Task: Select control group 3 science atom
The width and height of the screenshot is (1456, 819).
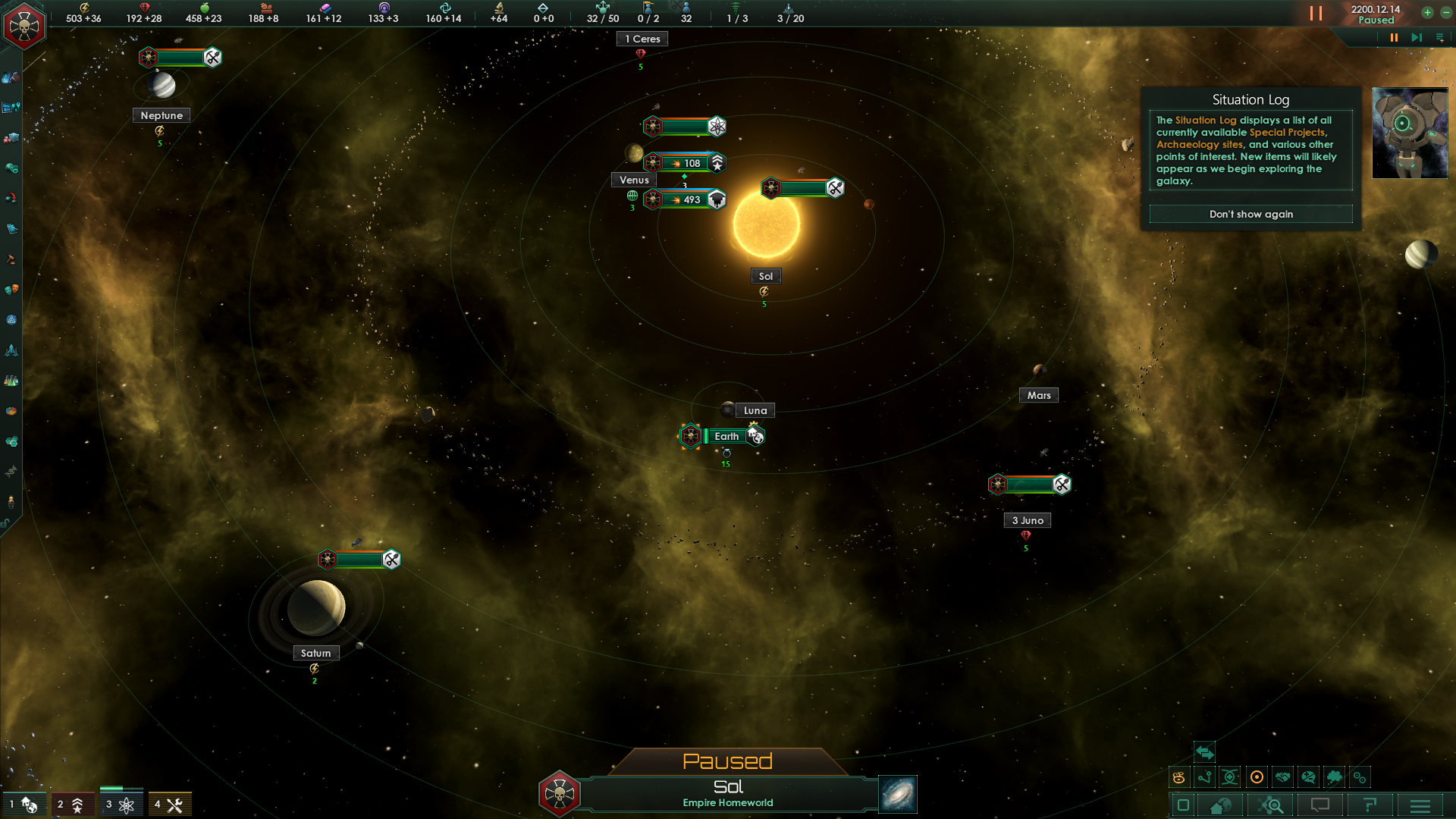Action: (x=121, y=805)
